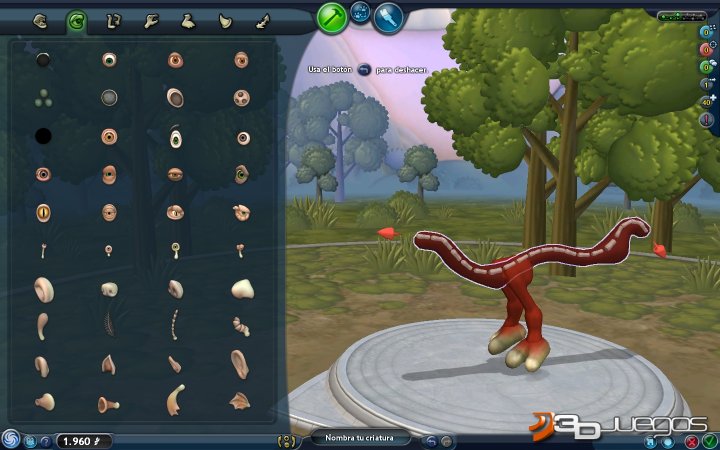Add the large white nose part
Viewport: 720px width, 450px height.
click(x=242, y=289)
